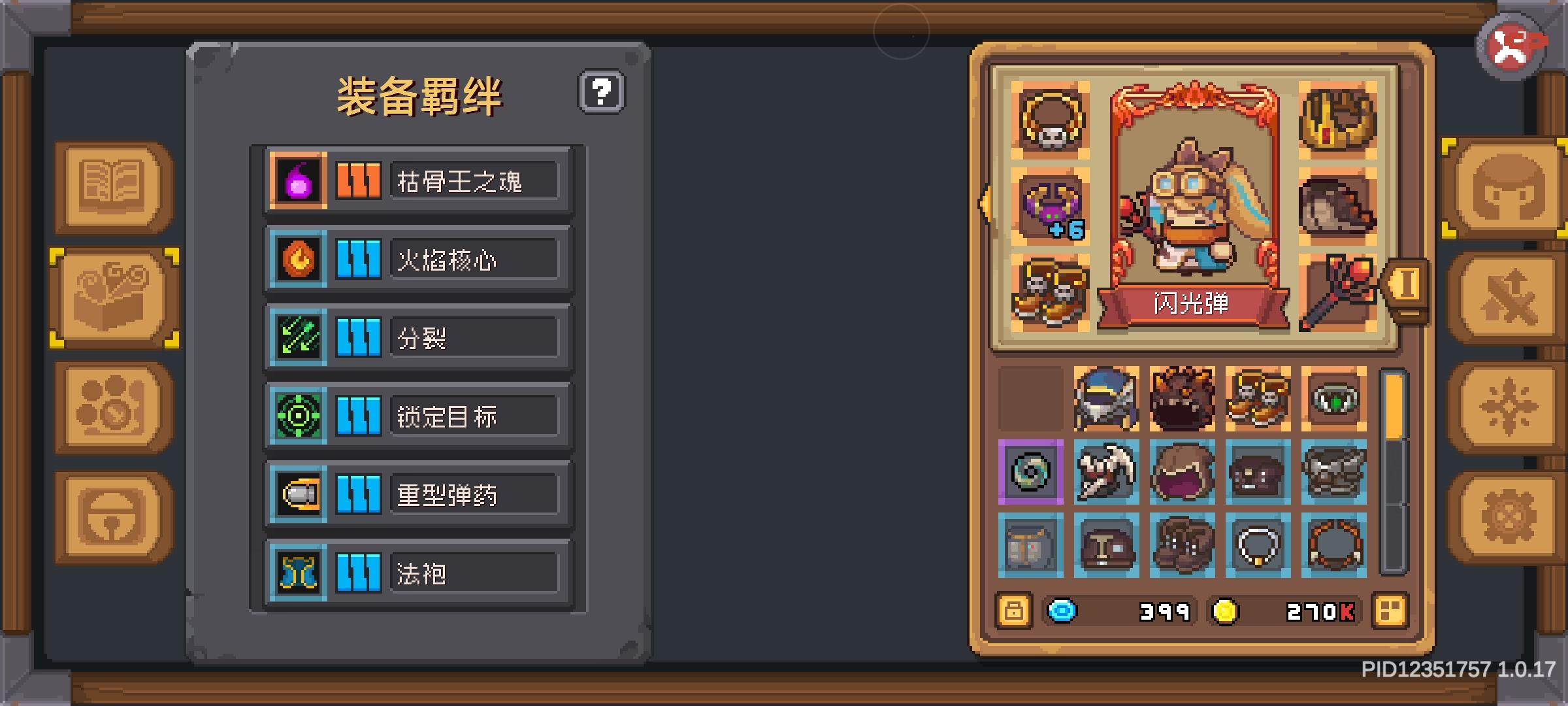
Task: Click the flame icon next to 火焰核心
Action: pyautogui.click(x=298, y=258)
